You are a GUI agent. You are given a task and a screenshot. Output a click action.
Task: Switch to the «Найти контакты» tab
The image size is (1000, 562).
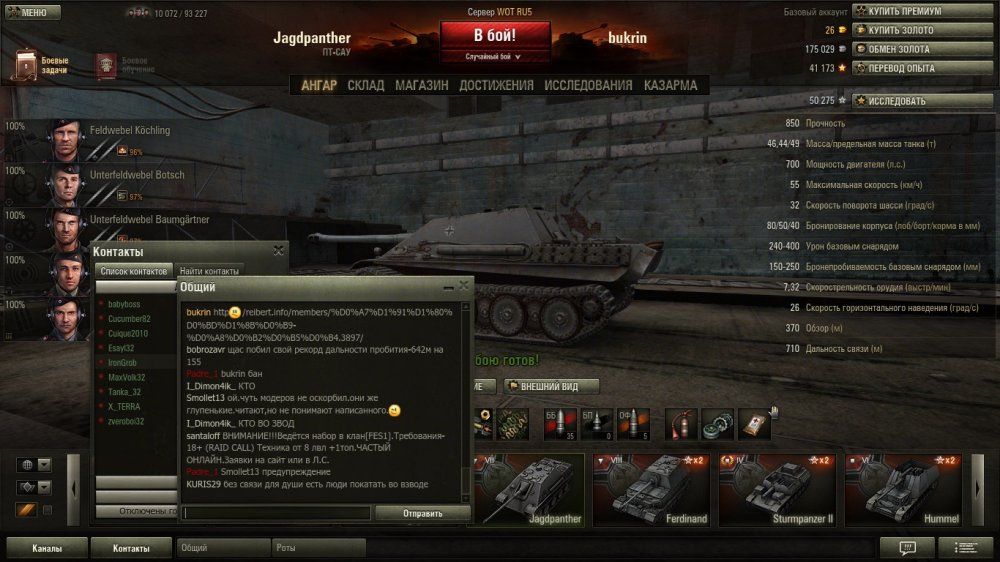point(209,271)
